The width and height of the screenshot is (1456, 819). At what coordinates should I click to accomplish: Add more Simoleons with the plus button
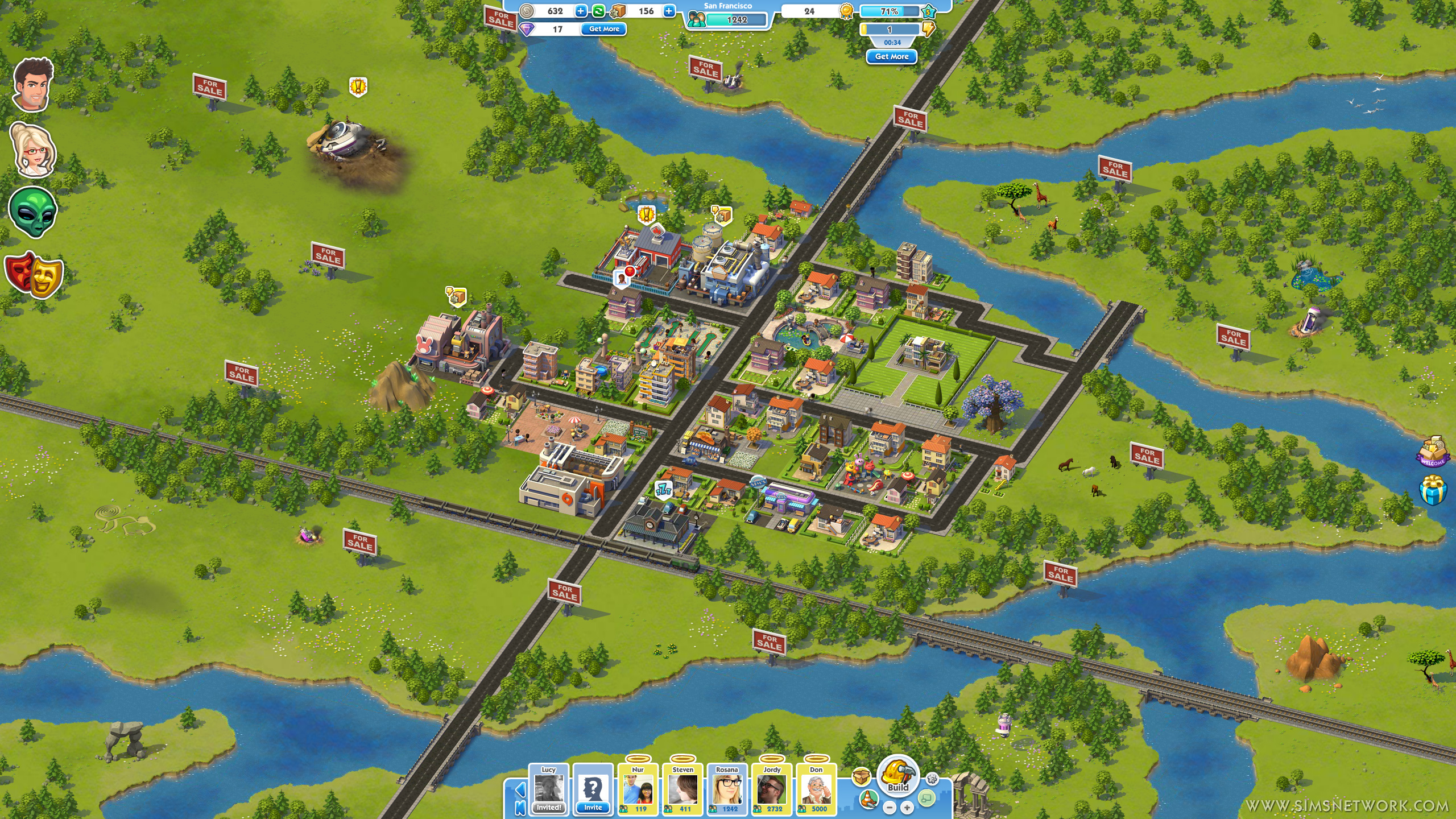(x=581, y=11)
